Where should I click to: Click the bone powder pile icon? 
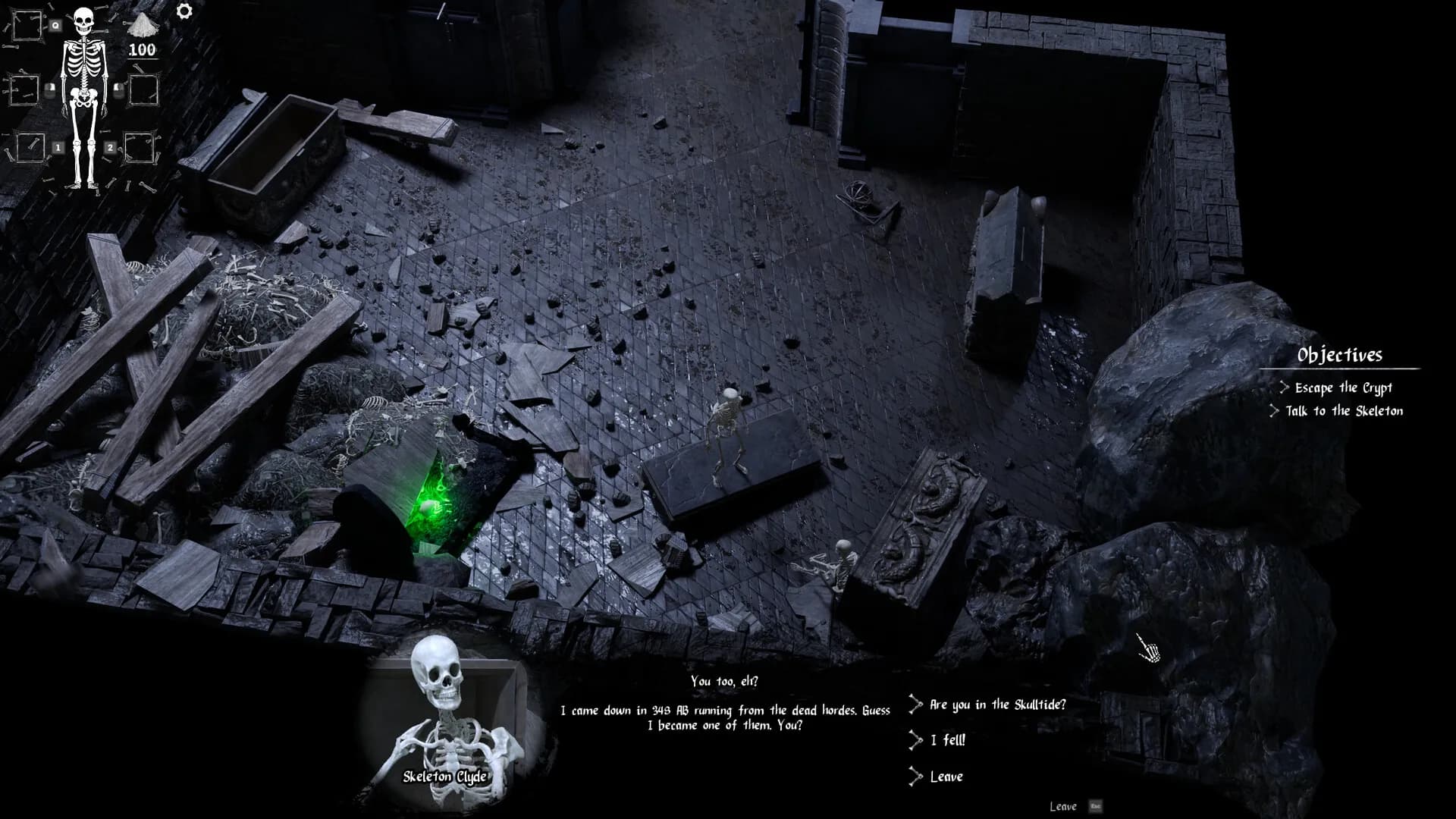(143, 27)
